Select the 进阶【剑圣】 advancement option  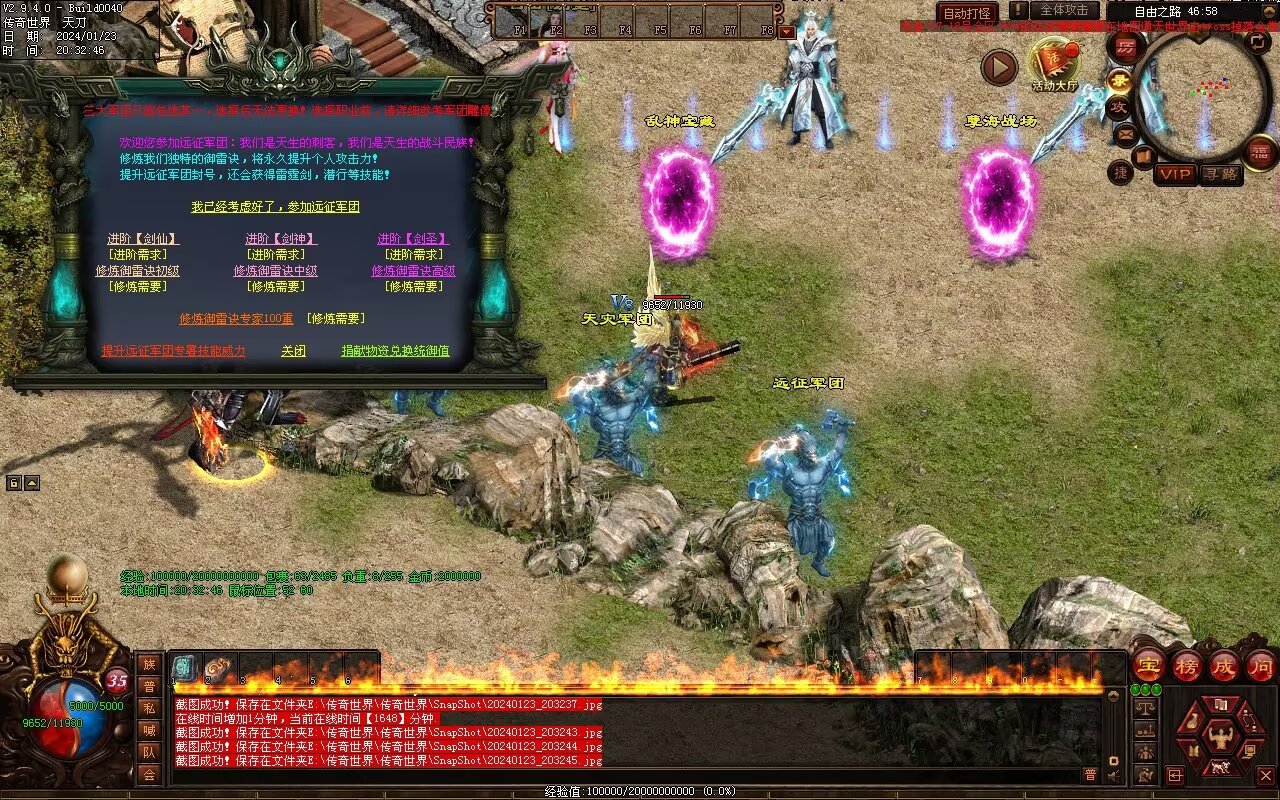click(x=413, y=239)
